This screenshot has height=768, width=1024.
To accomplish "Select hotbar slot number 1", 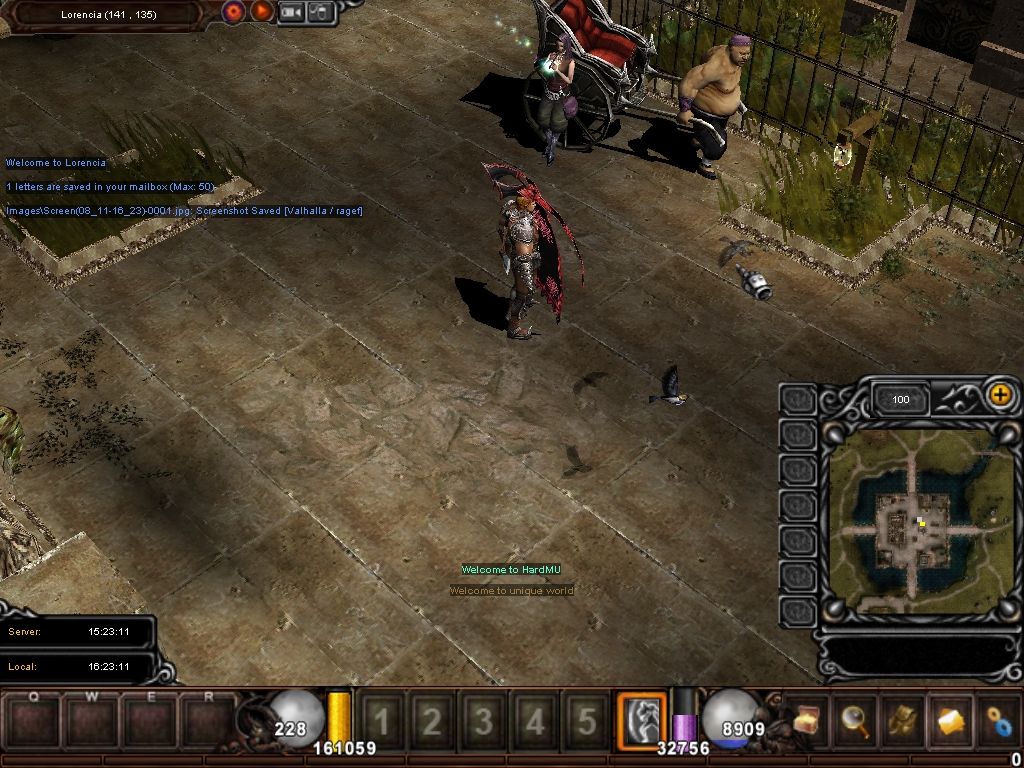I will [381, 720].
